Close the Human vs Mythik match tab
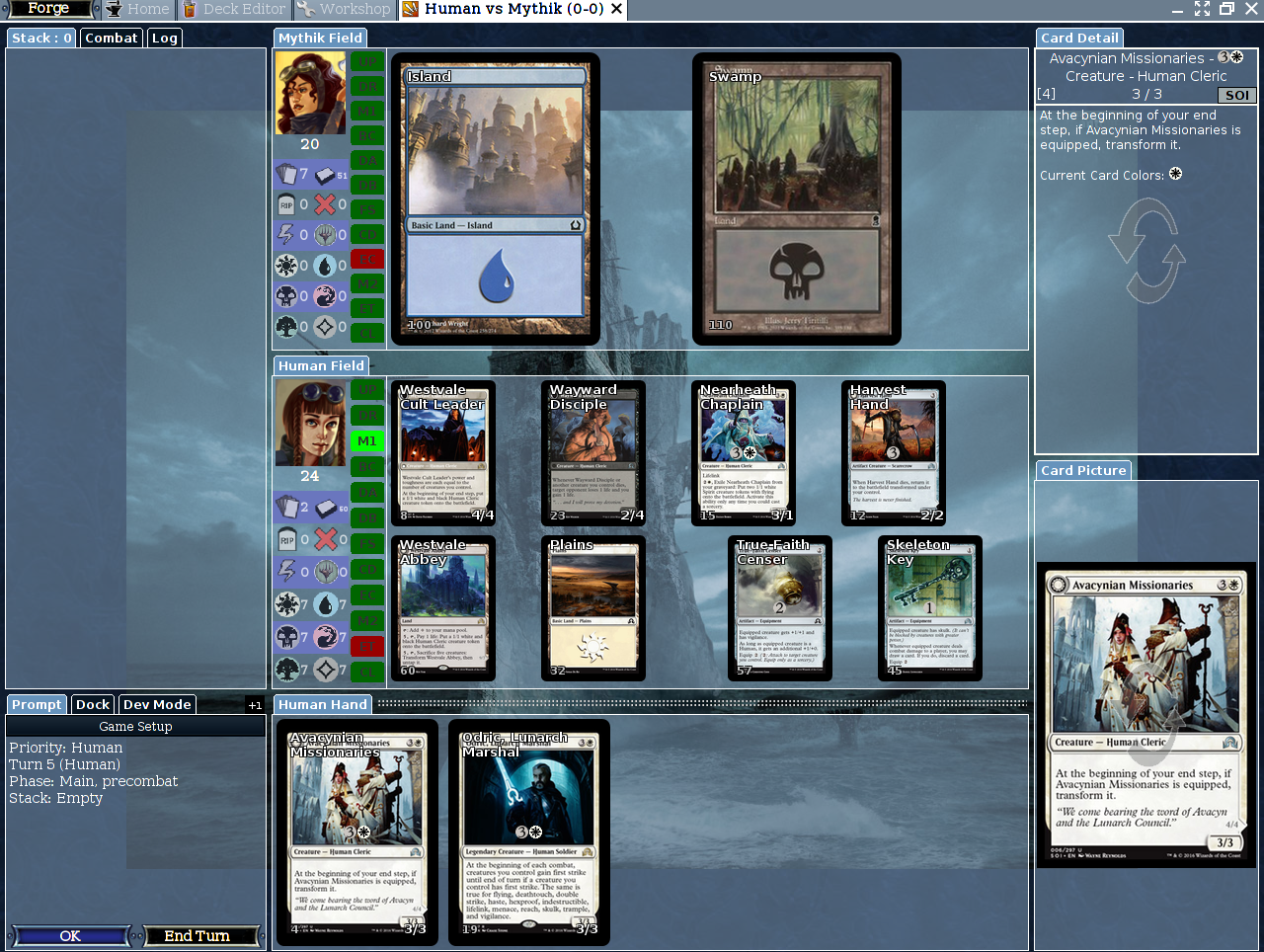The height and width of the screenshot is (952, 1264). (617, 9)
